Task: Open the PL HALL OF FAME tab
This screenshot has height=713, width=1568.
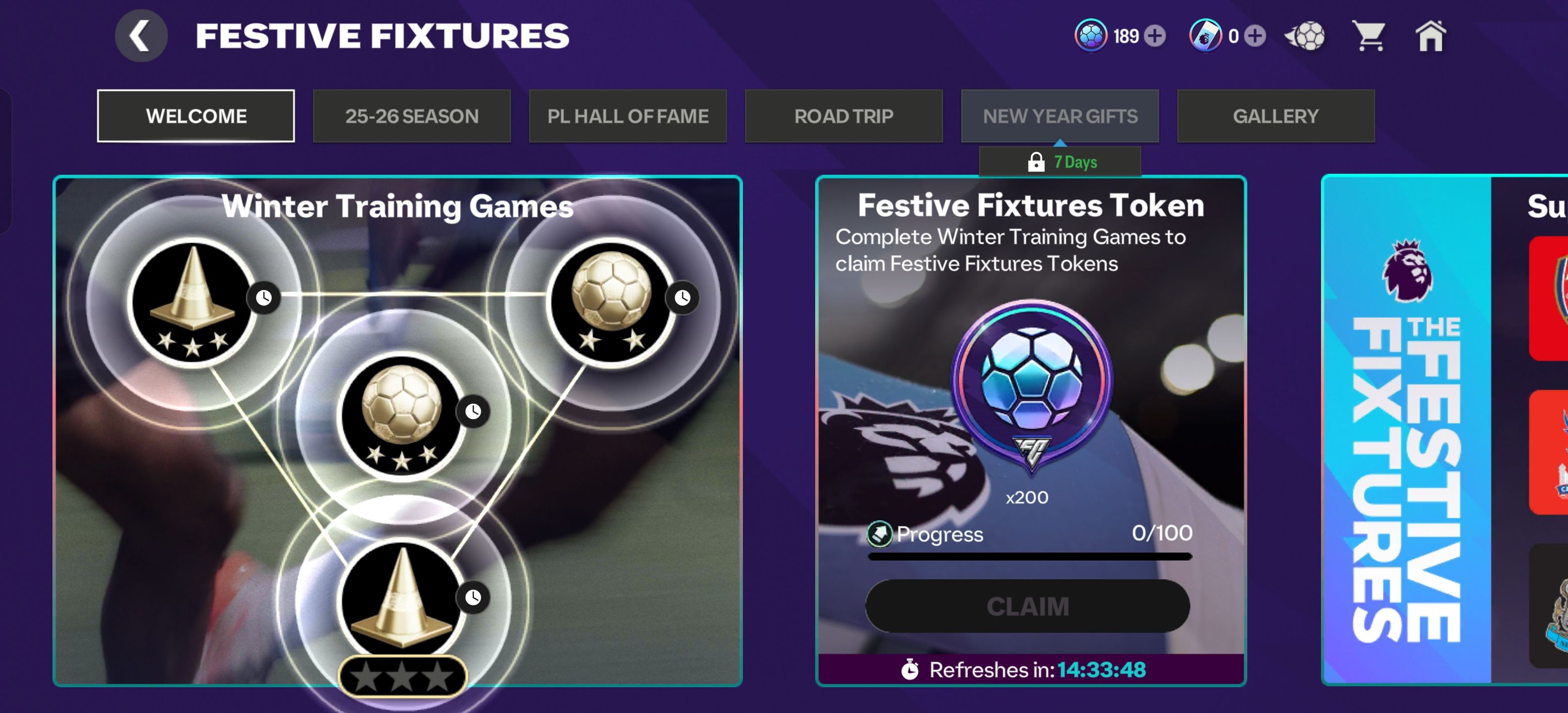Action: [x=628, y=116]
